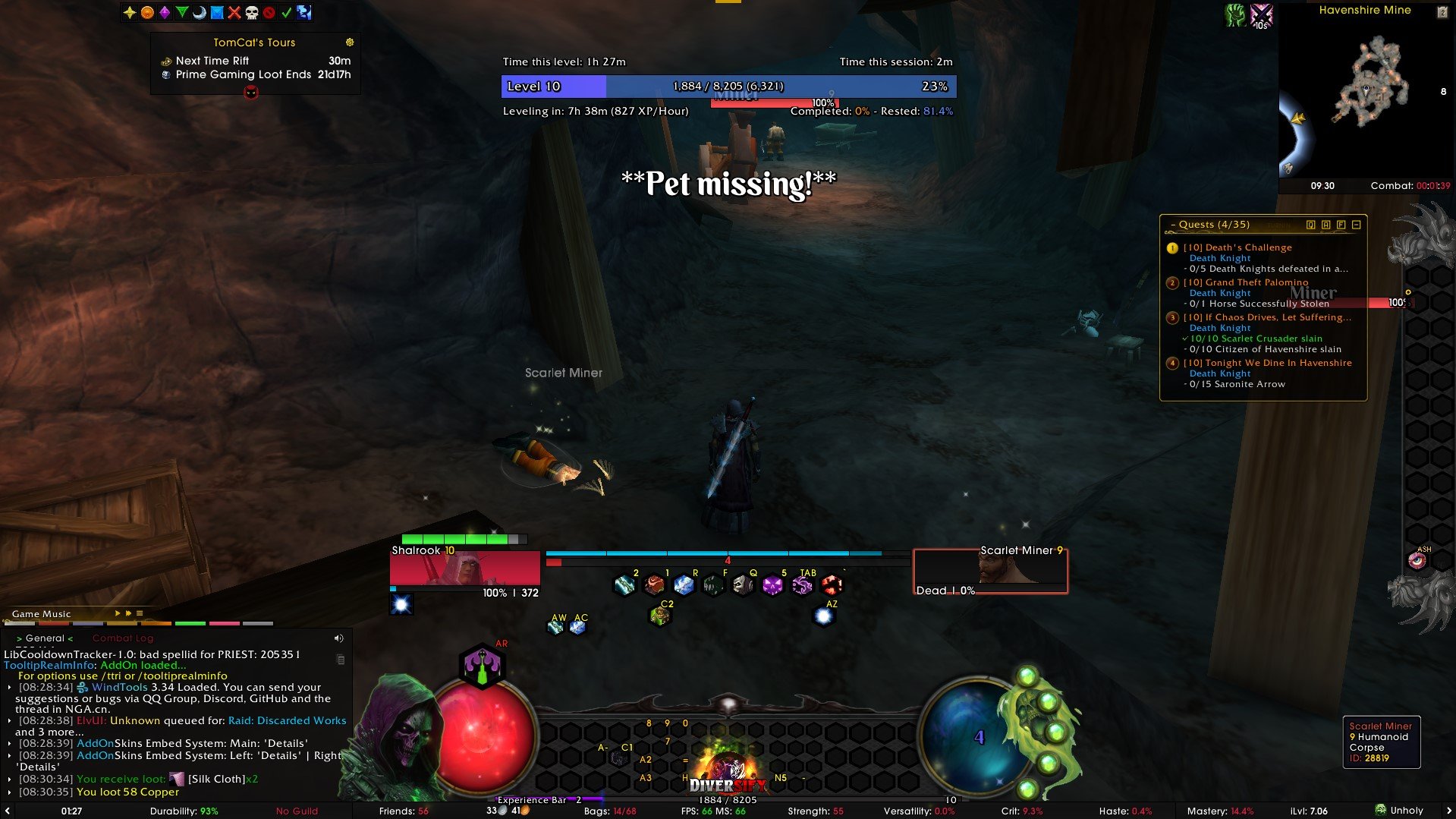
Task: Switch to the General chat tab
Action: [45, 638]
